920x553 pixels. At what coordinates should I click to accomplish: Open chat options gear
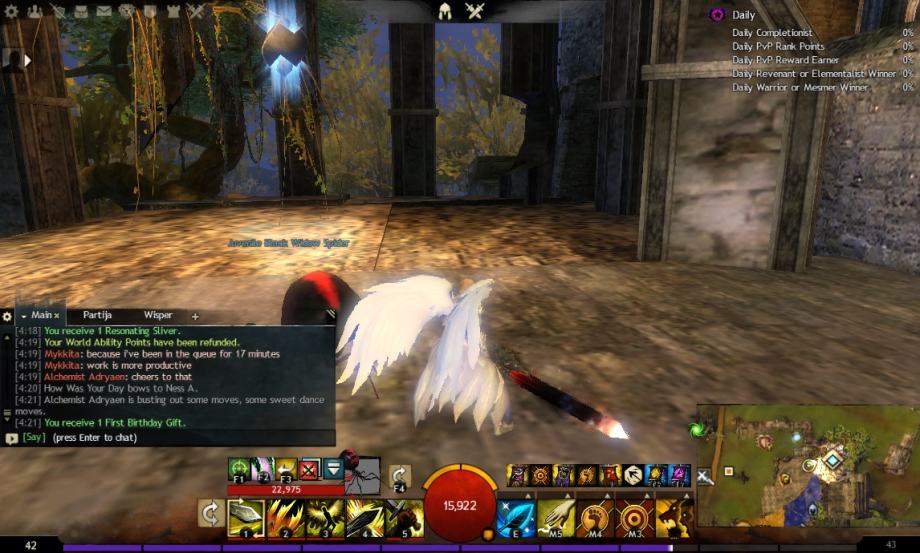7,316
